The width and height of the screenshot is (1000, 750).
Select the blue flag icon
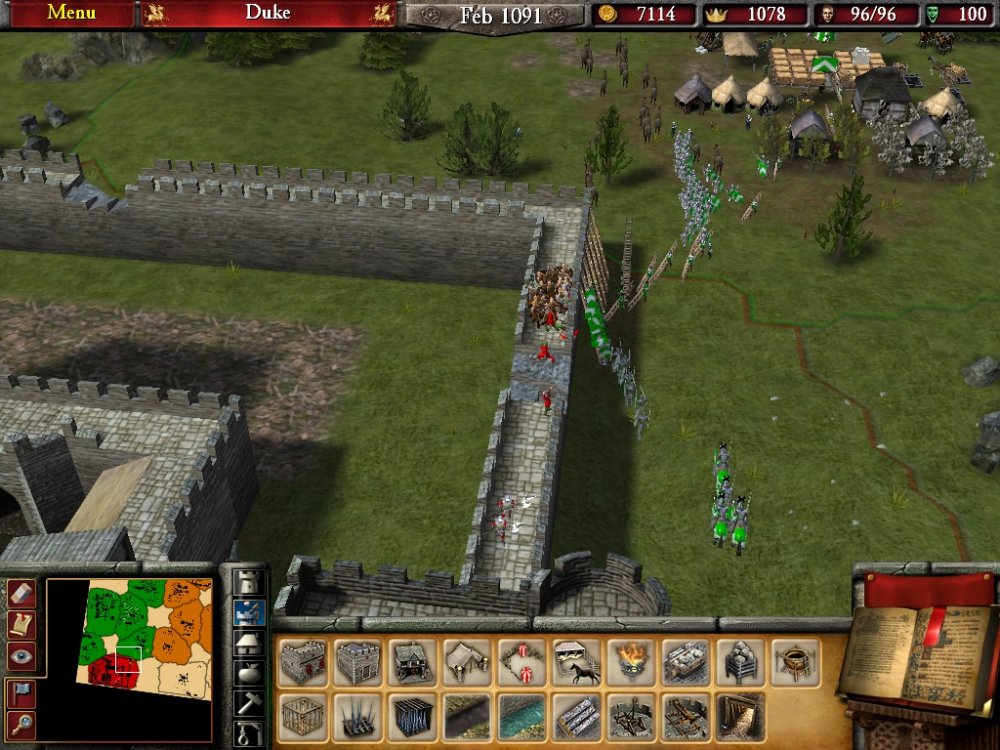(x=21, y=692)
